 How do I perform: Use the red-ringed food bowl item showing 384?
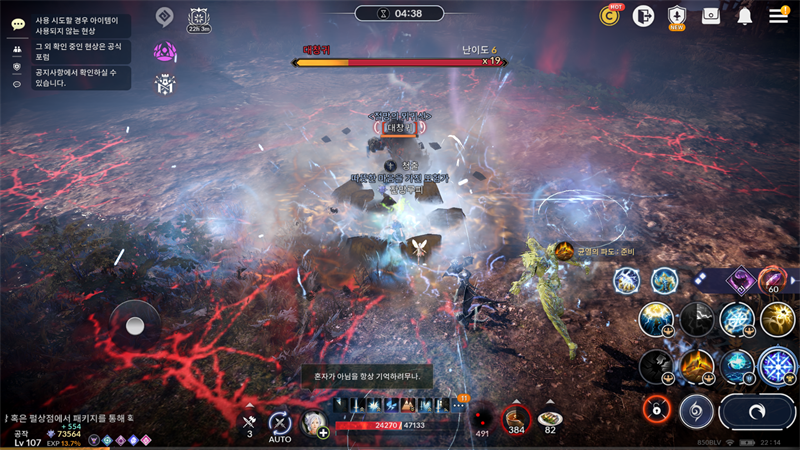[516, 418]
